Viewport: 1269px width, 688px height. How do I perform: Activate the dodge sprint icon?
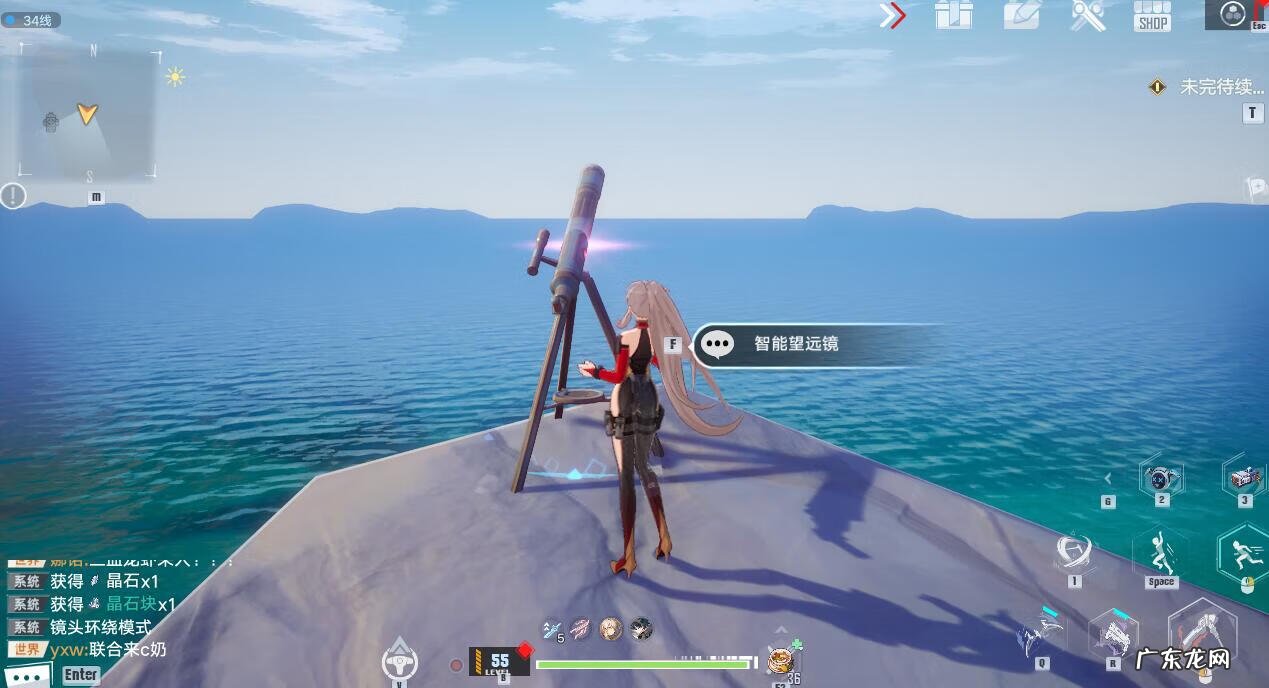click(1245, 552)
